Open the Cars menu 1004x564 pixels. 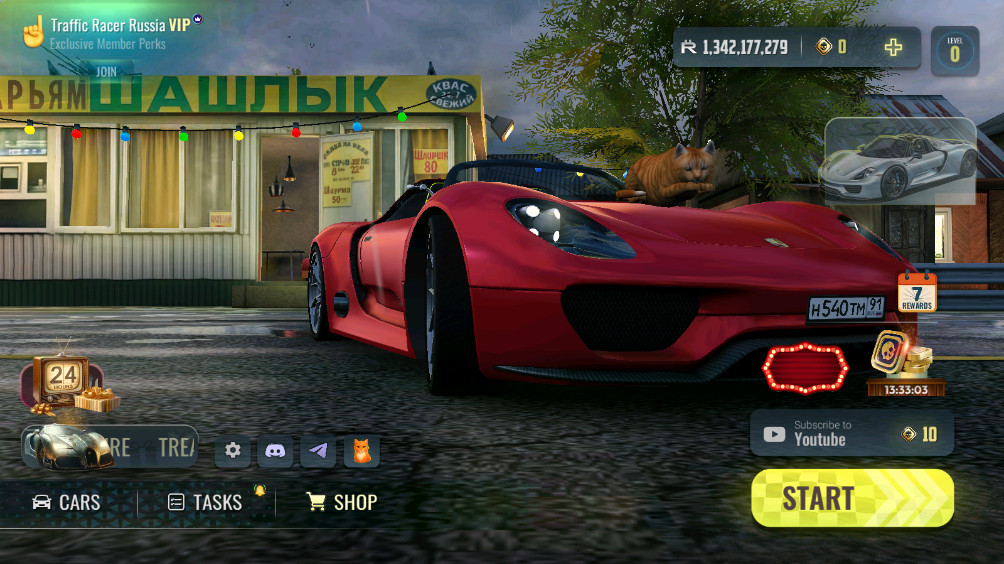tap(67, 502)
